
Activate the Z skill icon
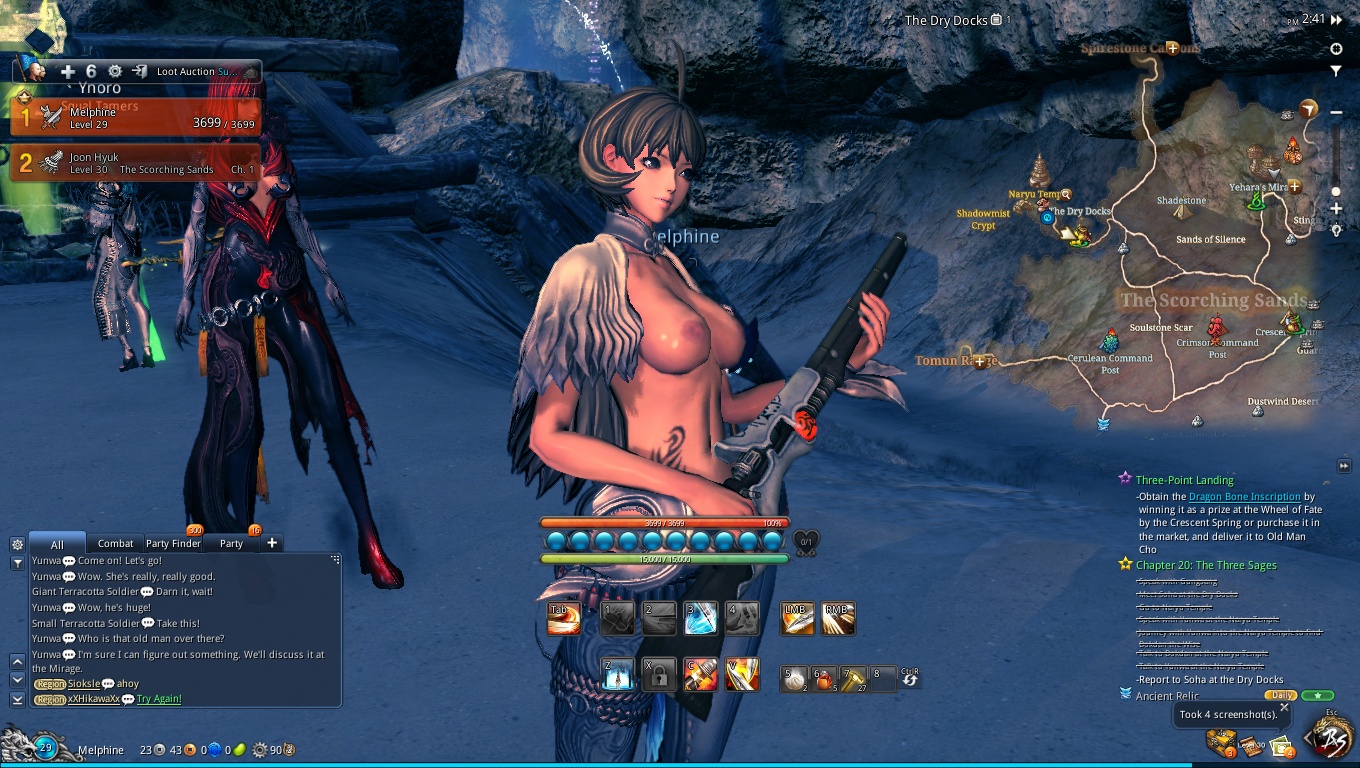click(x=618, y=675)
